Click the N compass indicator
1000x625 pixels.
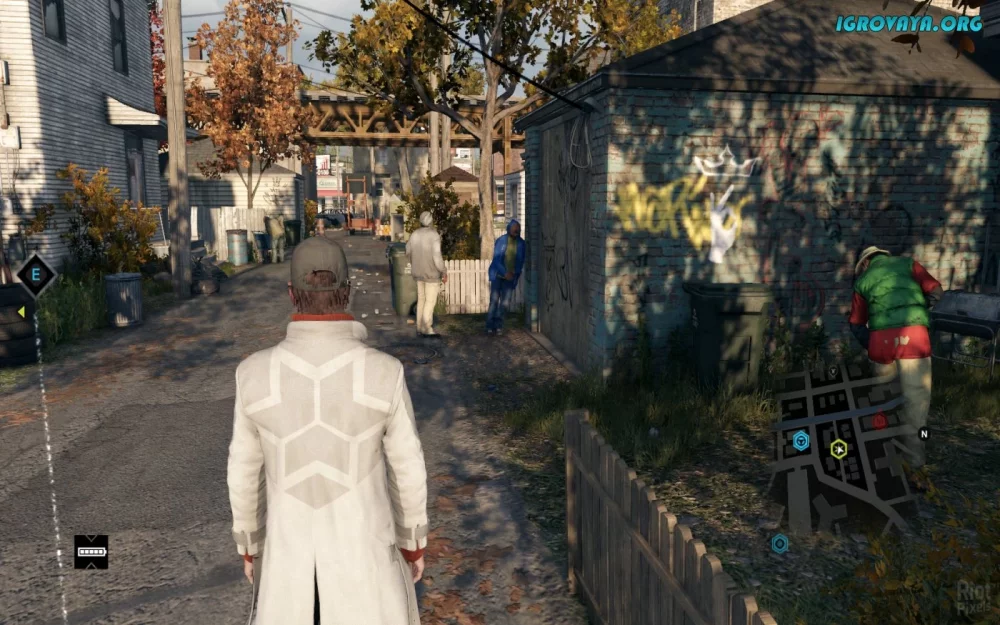924,434
